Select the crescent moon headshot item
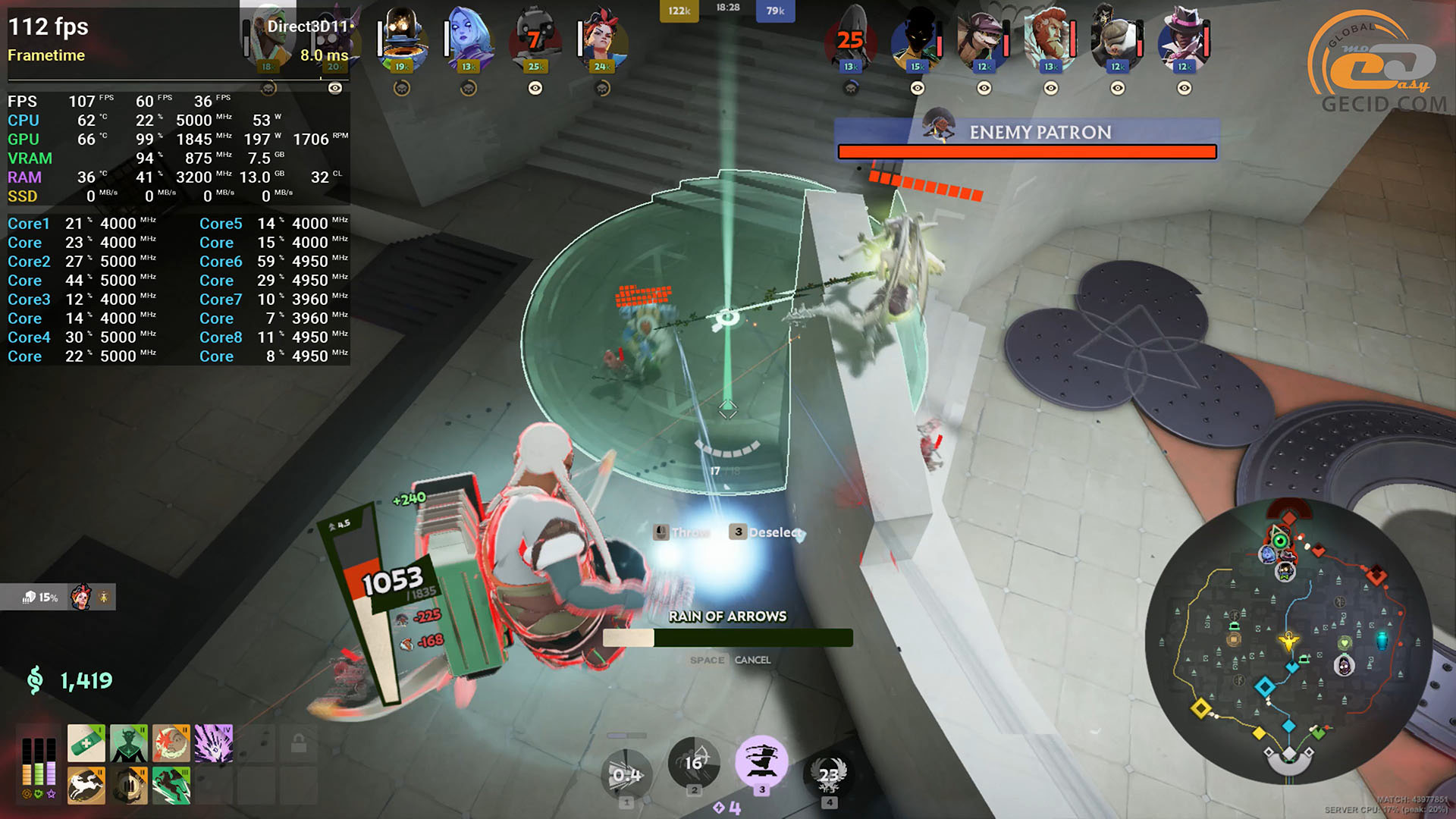Viewport: 1456px width, 819px height. click(171, 743)
